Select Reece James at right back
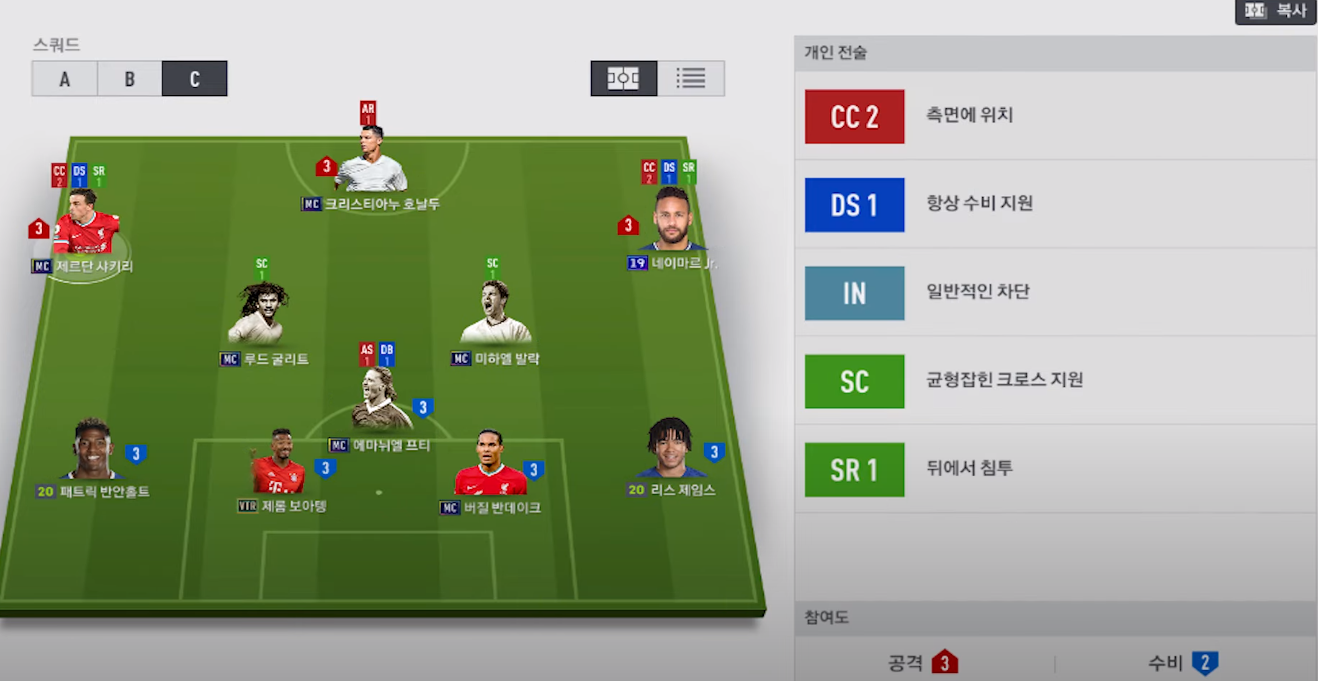This screenshot has width=1318, height=681. pos(671,450)
